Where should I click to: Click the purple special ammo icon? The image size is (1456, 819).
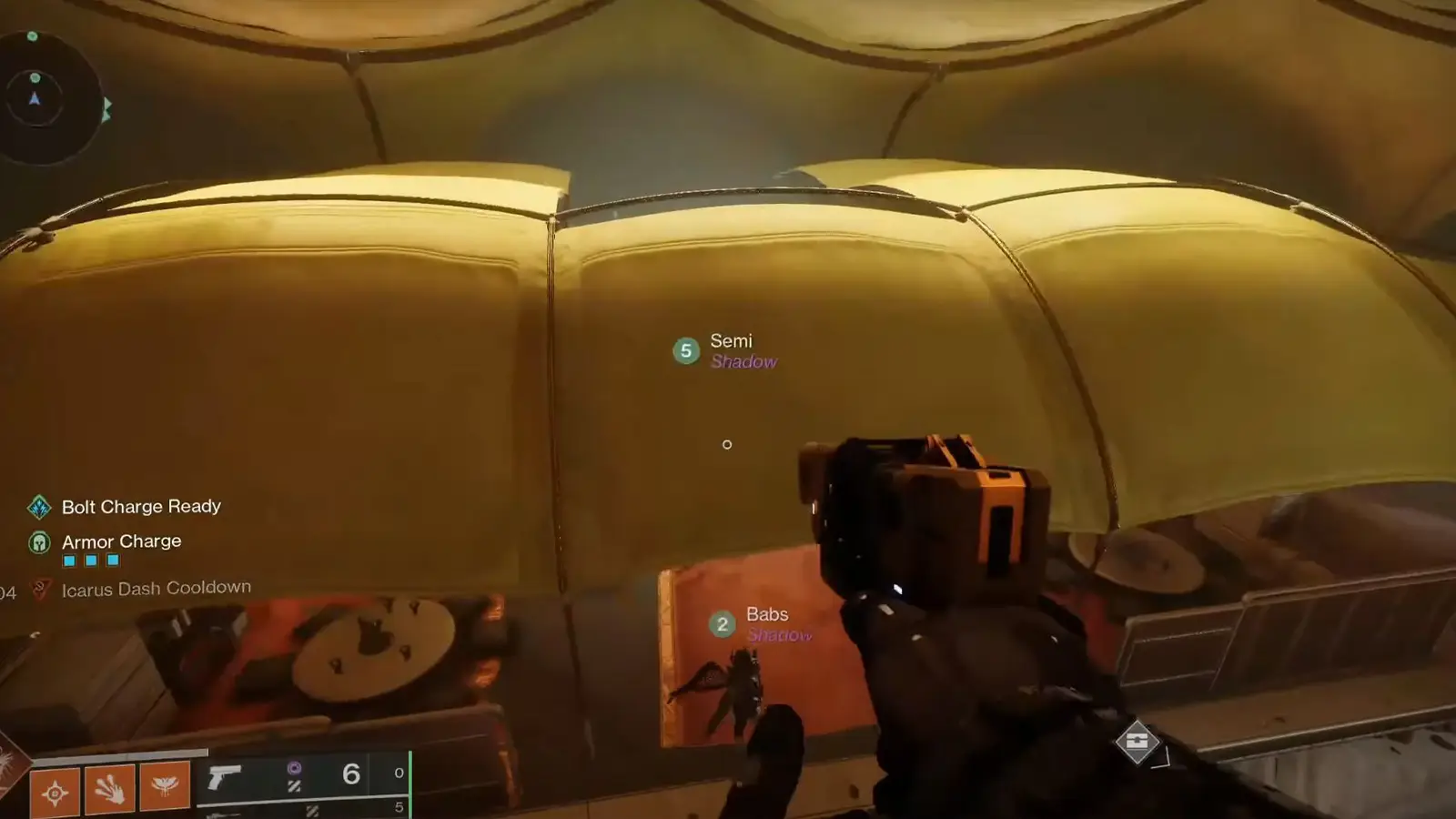(x=296, y=767)
